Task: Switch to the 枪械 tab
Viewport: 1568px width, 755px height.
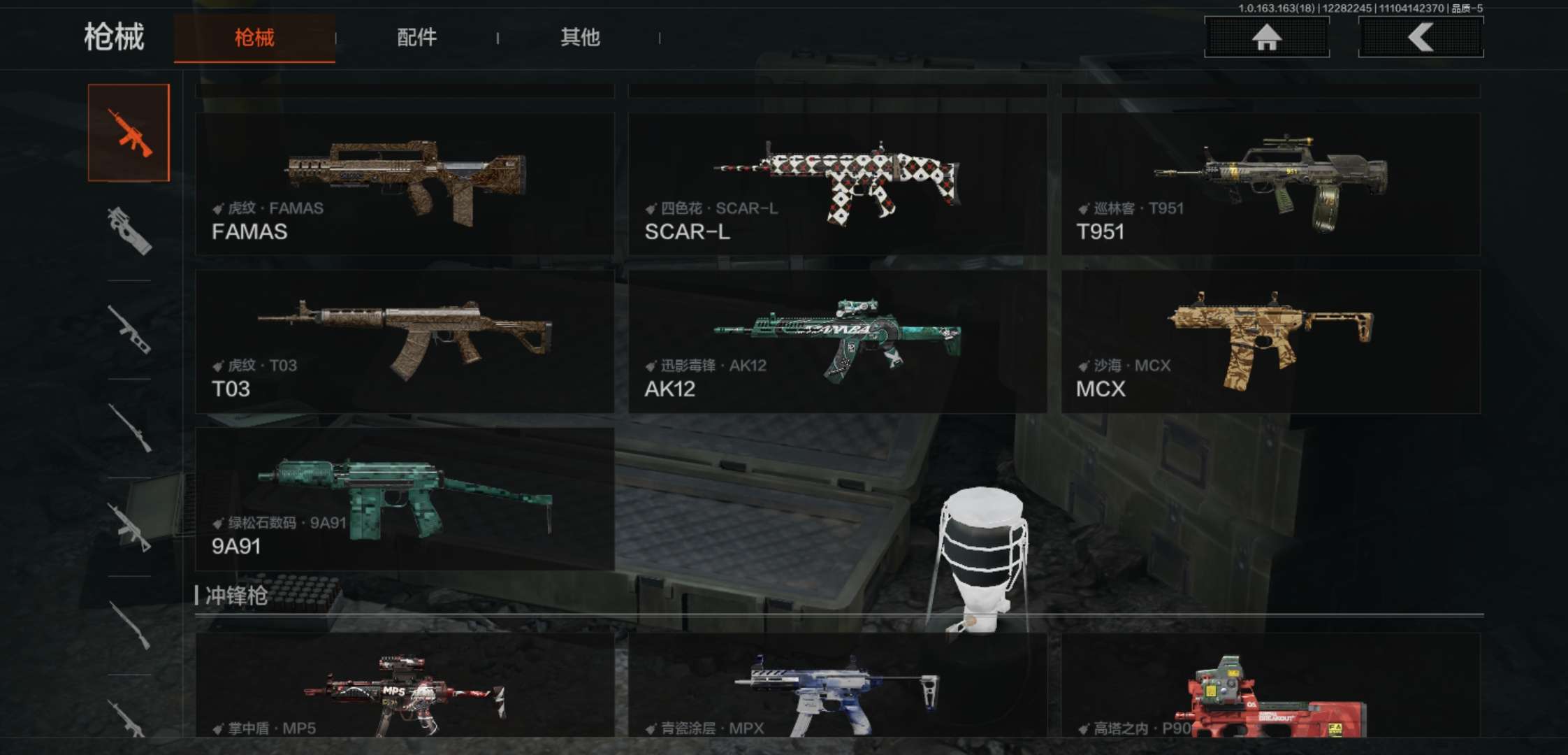Action: (254, 38)
